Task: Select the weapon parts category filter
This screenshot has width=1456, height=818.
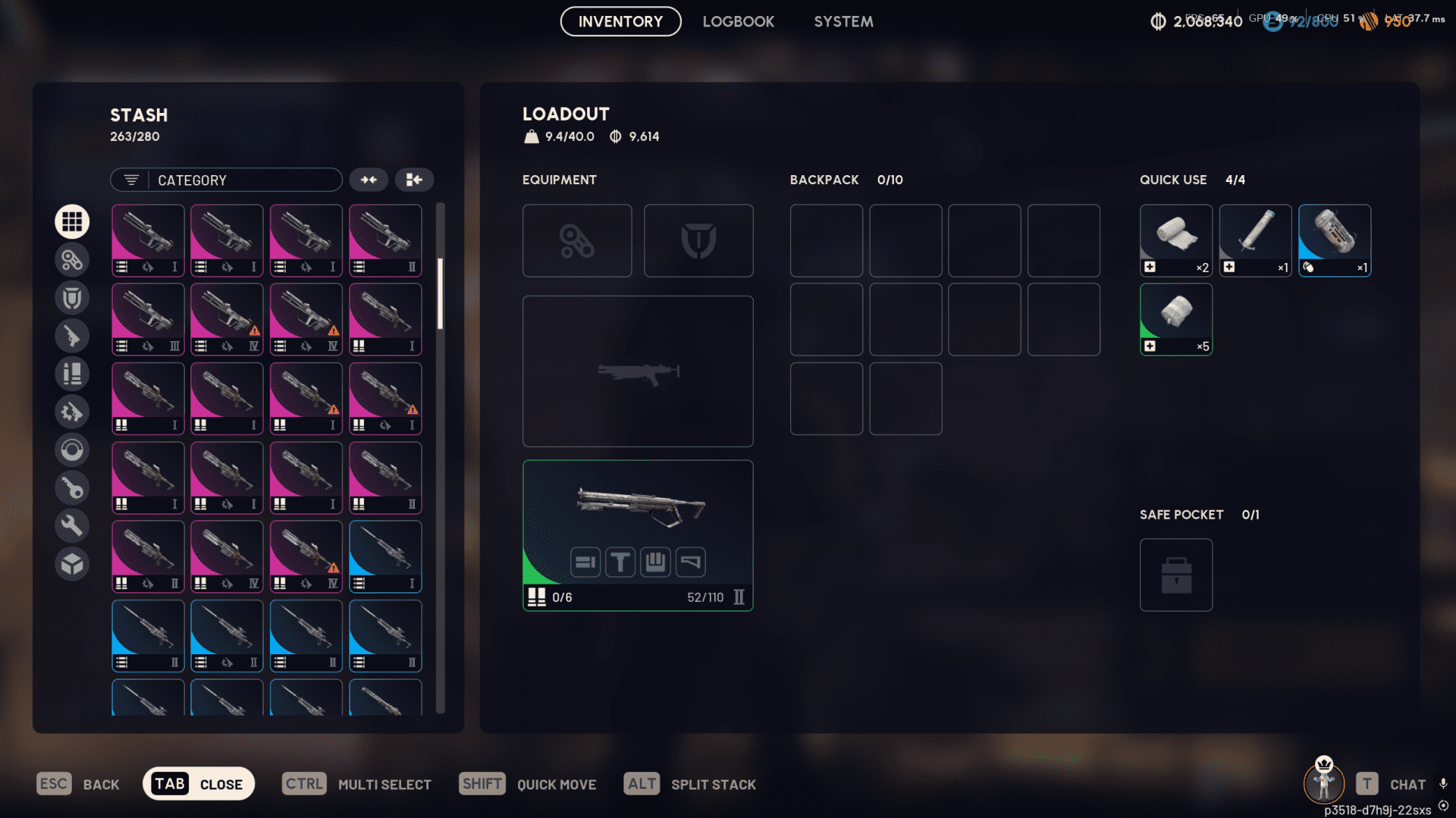Action: (72, 411)
